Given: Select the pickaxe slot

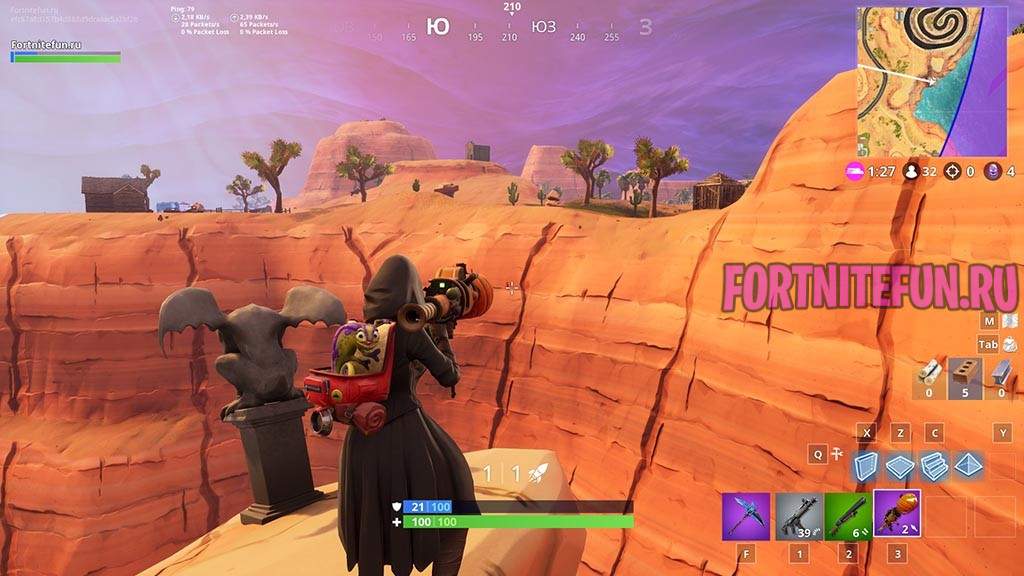Looking at the screenshot, I should click(746, 516).
